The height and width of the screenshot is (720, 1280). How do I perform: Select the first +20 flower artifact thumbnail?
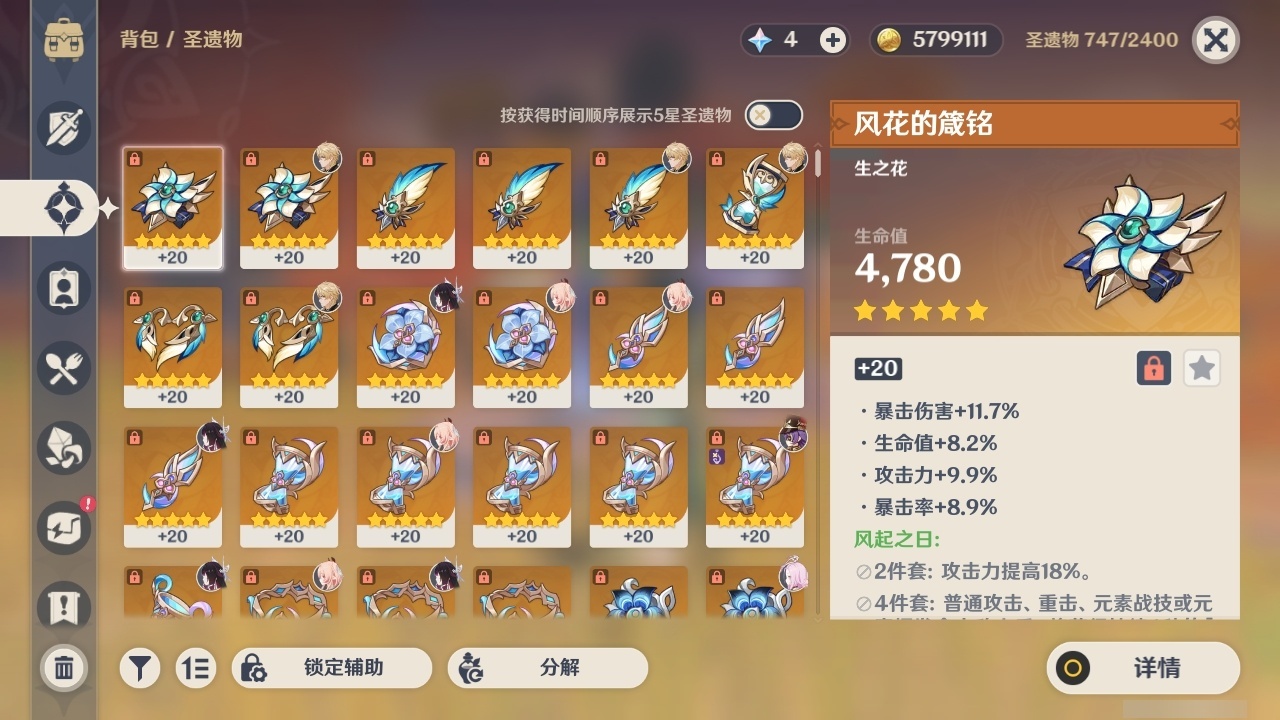pos(173,207)
